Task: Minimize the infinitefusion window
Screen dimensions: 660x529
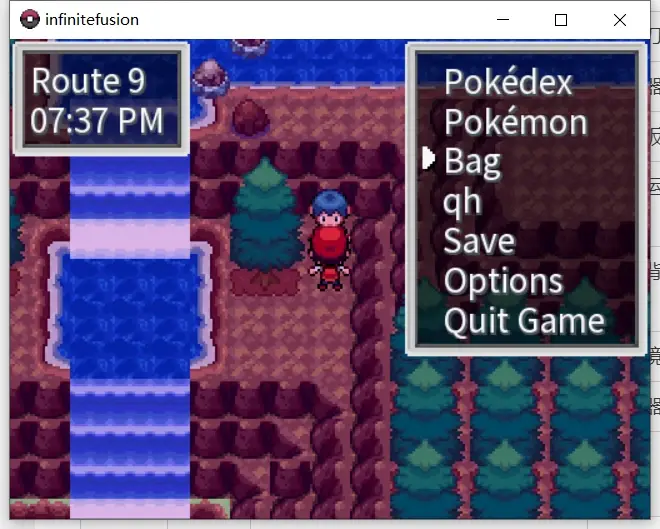Action: pos(502,20)
